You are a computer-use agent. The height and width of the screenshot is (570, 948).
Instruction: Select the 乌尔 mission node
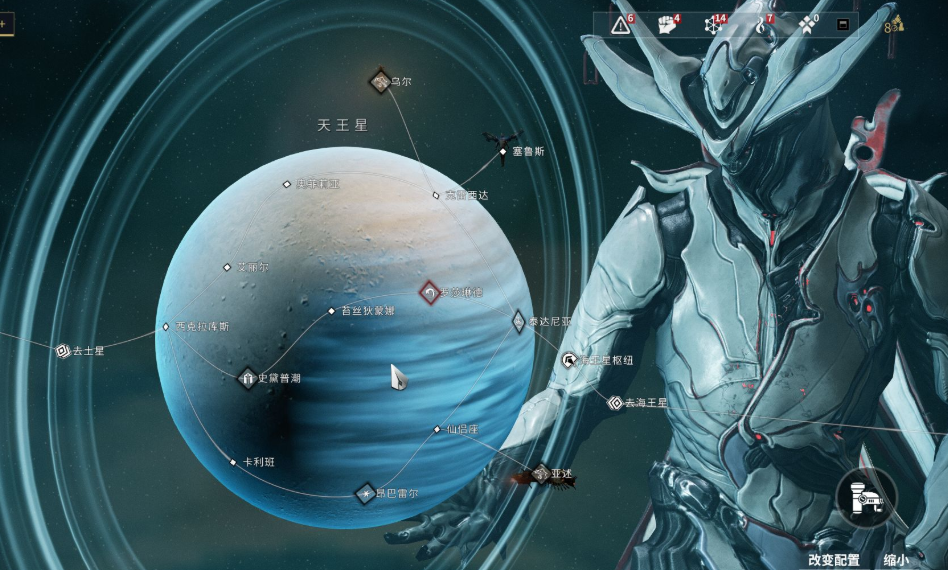tap(380, 80)
